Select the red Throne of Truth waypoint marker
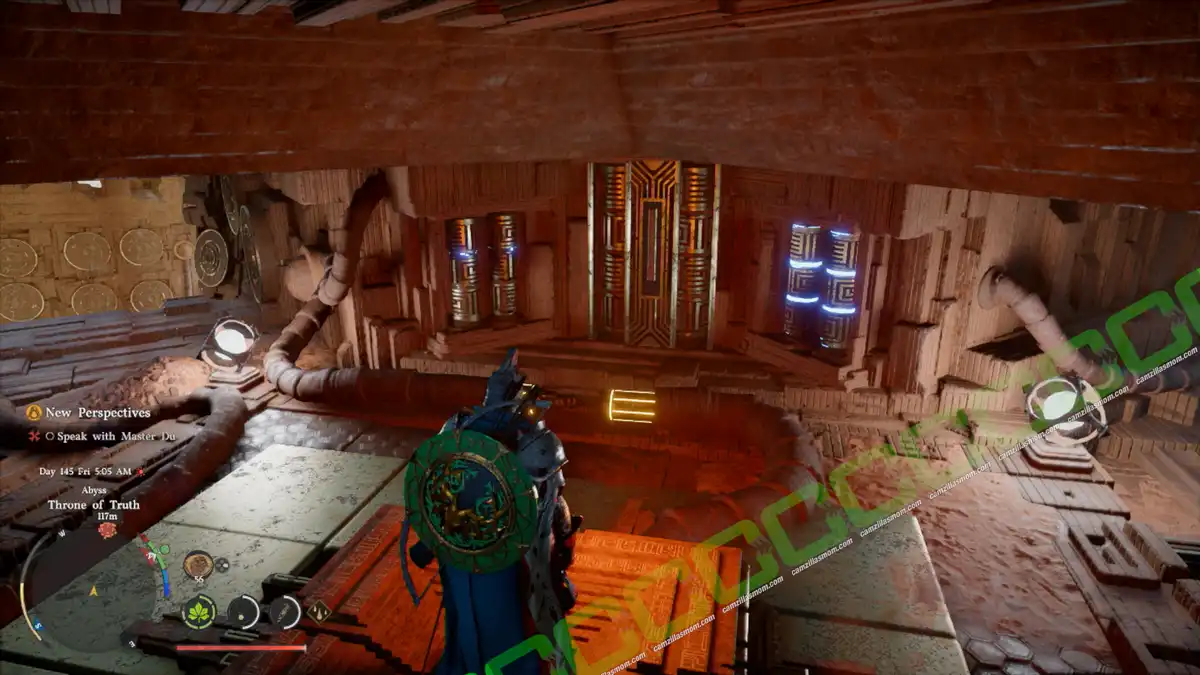The image size is (1200, 675). point(107,530)
